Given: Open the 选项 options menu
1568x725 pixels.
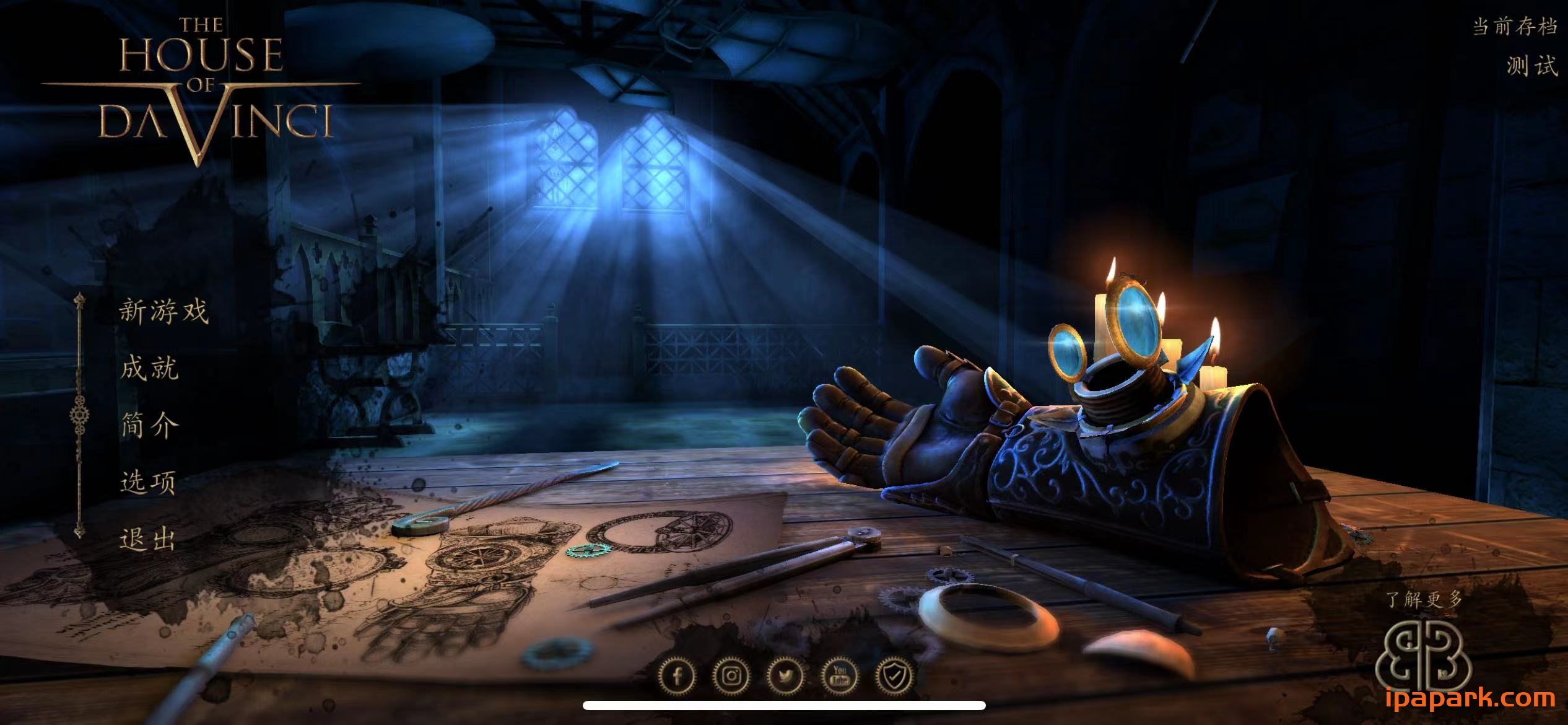Looking at the screenshot, I should (x=148, y=482).
